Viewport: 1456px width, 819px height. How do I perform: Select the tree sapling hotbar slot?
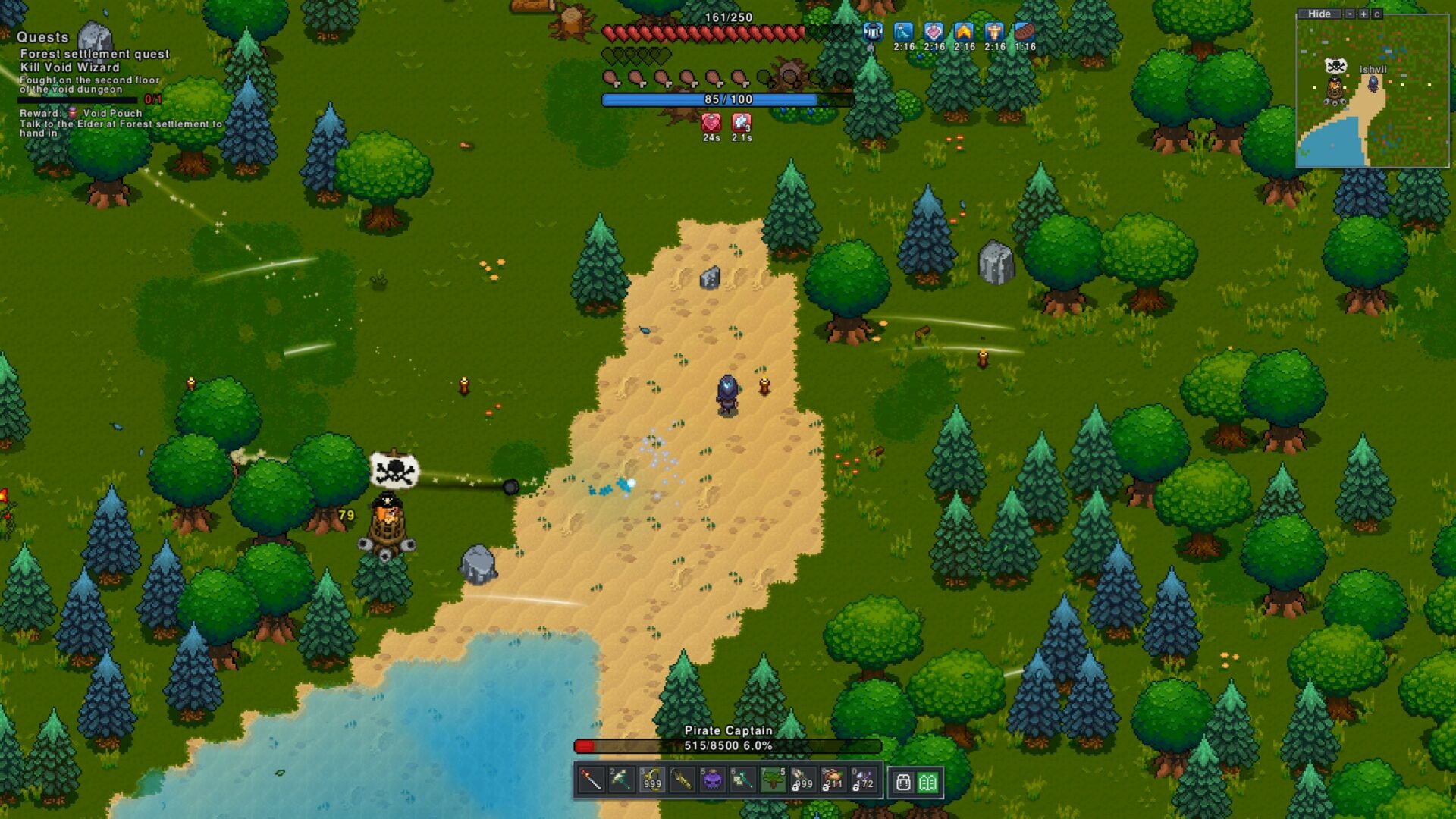coord(773,780)
